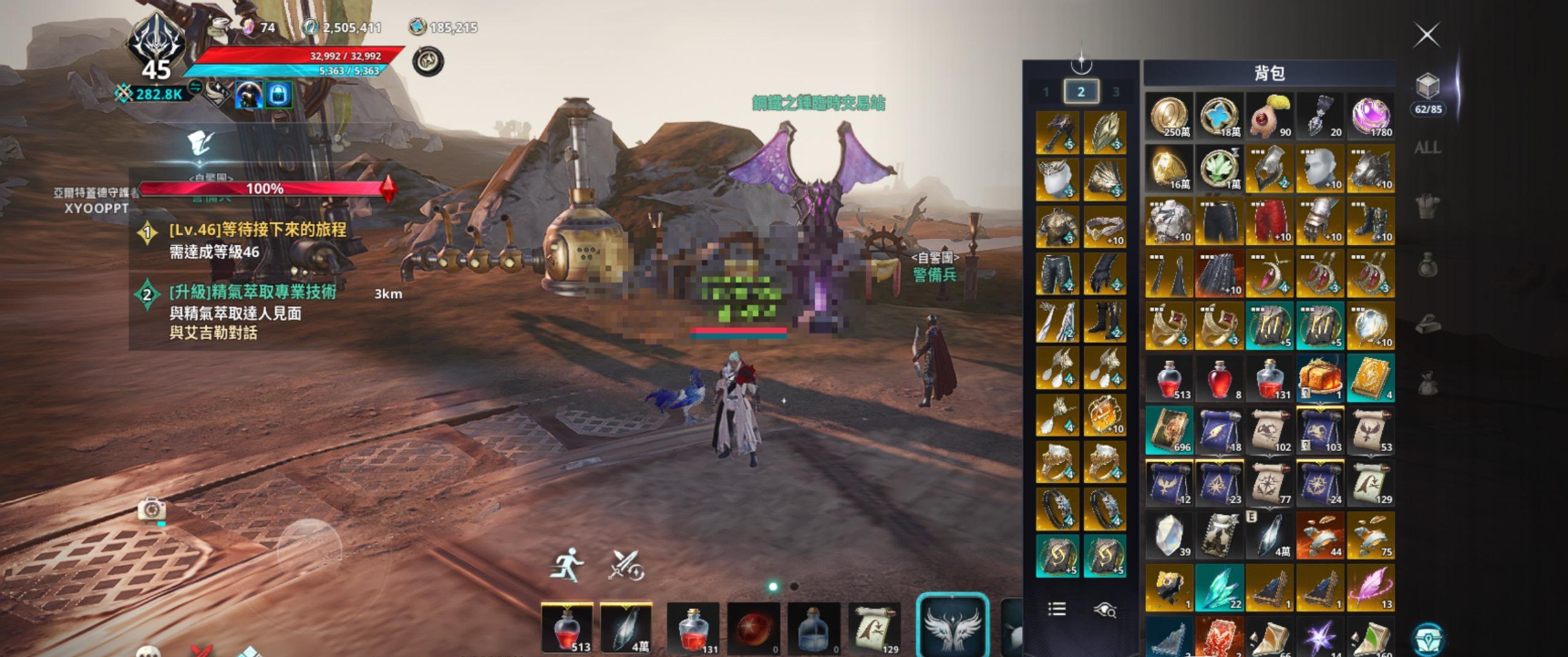Image resolution: width=1568 pixels, height=657 pixels.
Task: Close the backpack panel with the X
Action: coord(1427,36)
